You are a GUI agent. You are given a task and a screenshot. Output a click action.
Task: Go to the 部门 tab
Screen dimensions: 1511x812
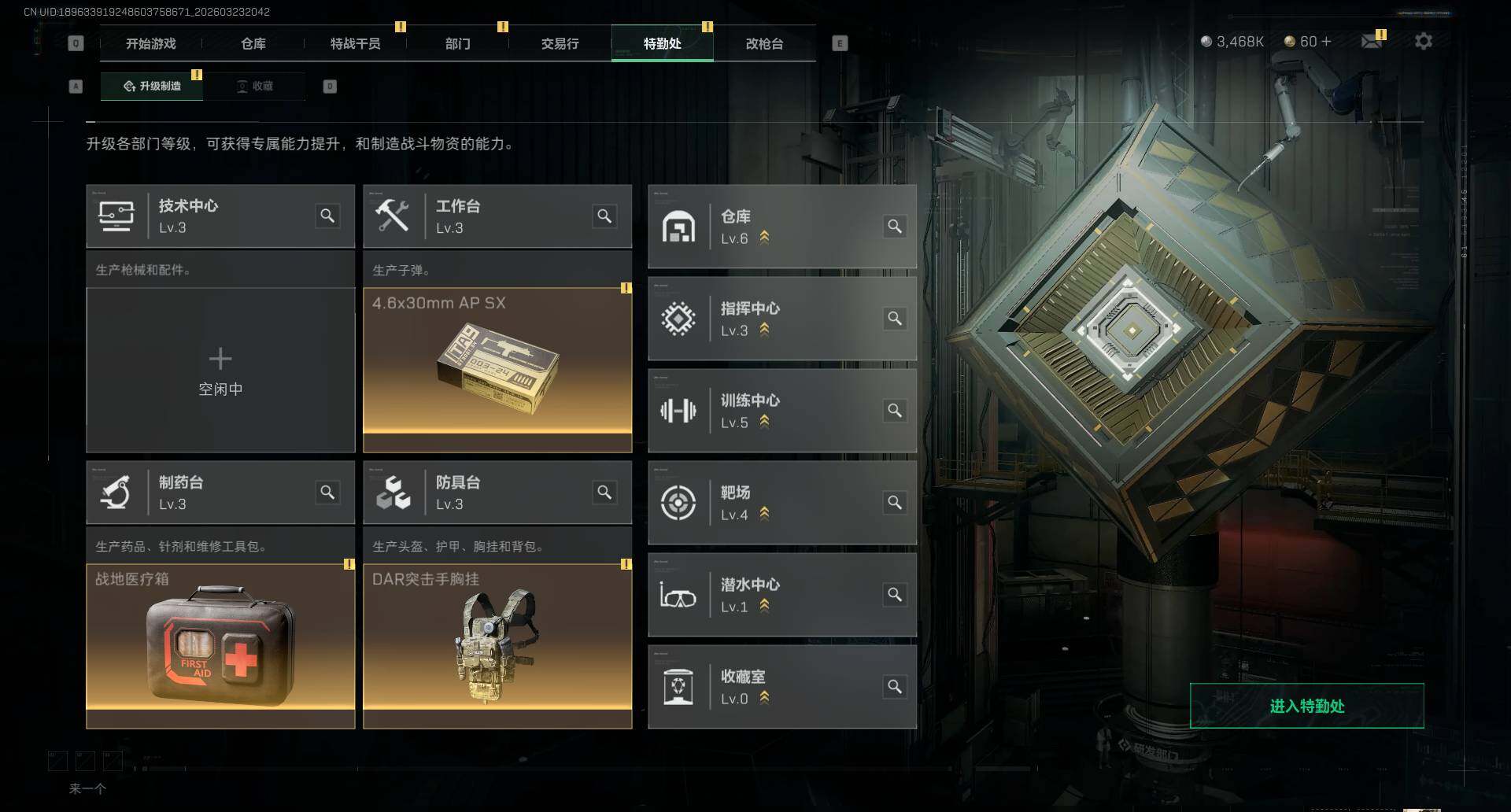coord(458,44)
